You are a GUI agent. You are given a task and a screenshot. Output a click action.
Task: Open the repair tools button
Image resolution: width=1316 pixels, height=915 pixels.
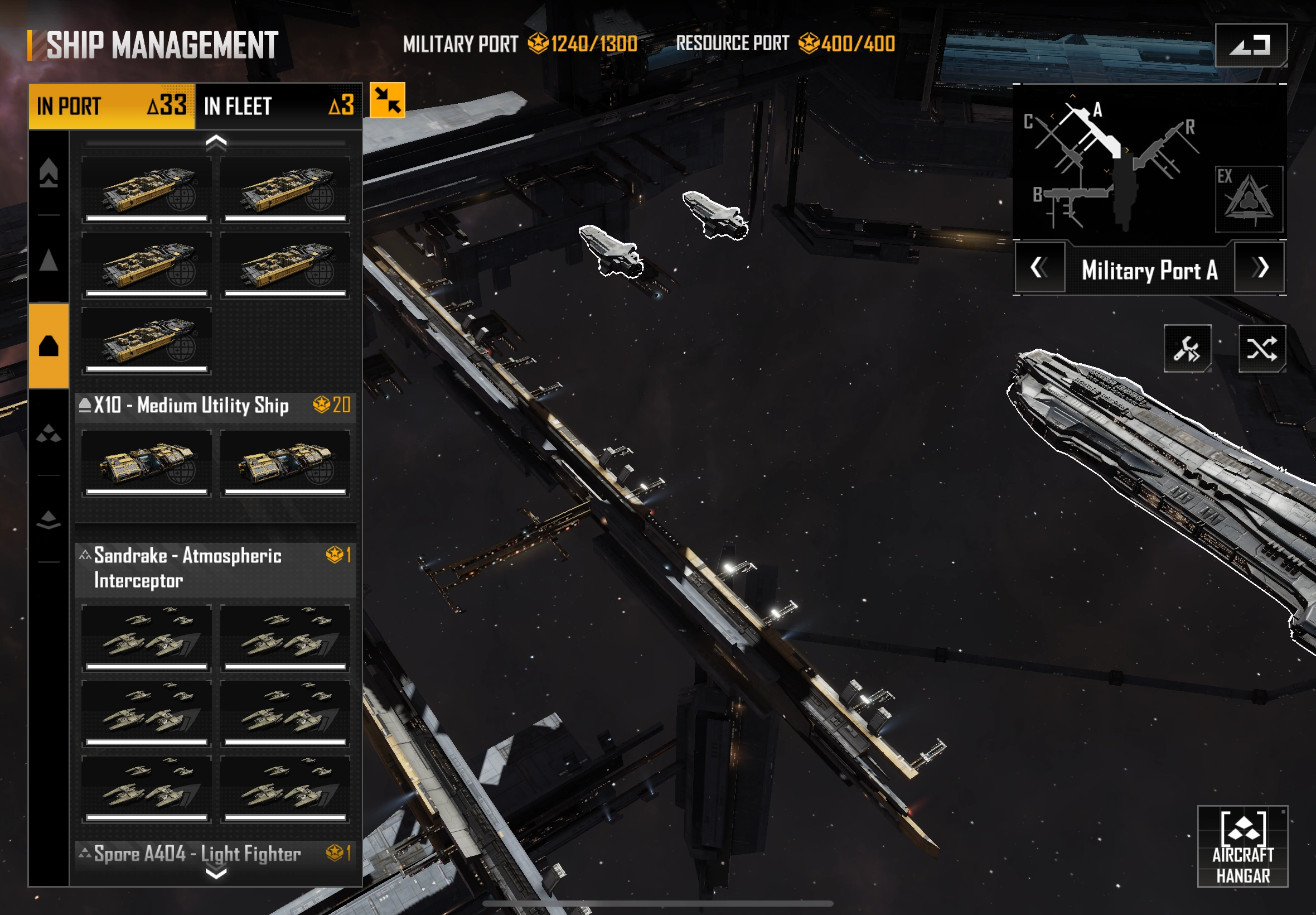(x=1187, y=348)
